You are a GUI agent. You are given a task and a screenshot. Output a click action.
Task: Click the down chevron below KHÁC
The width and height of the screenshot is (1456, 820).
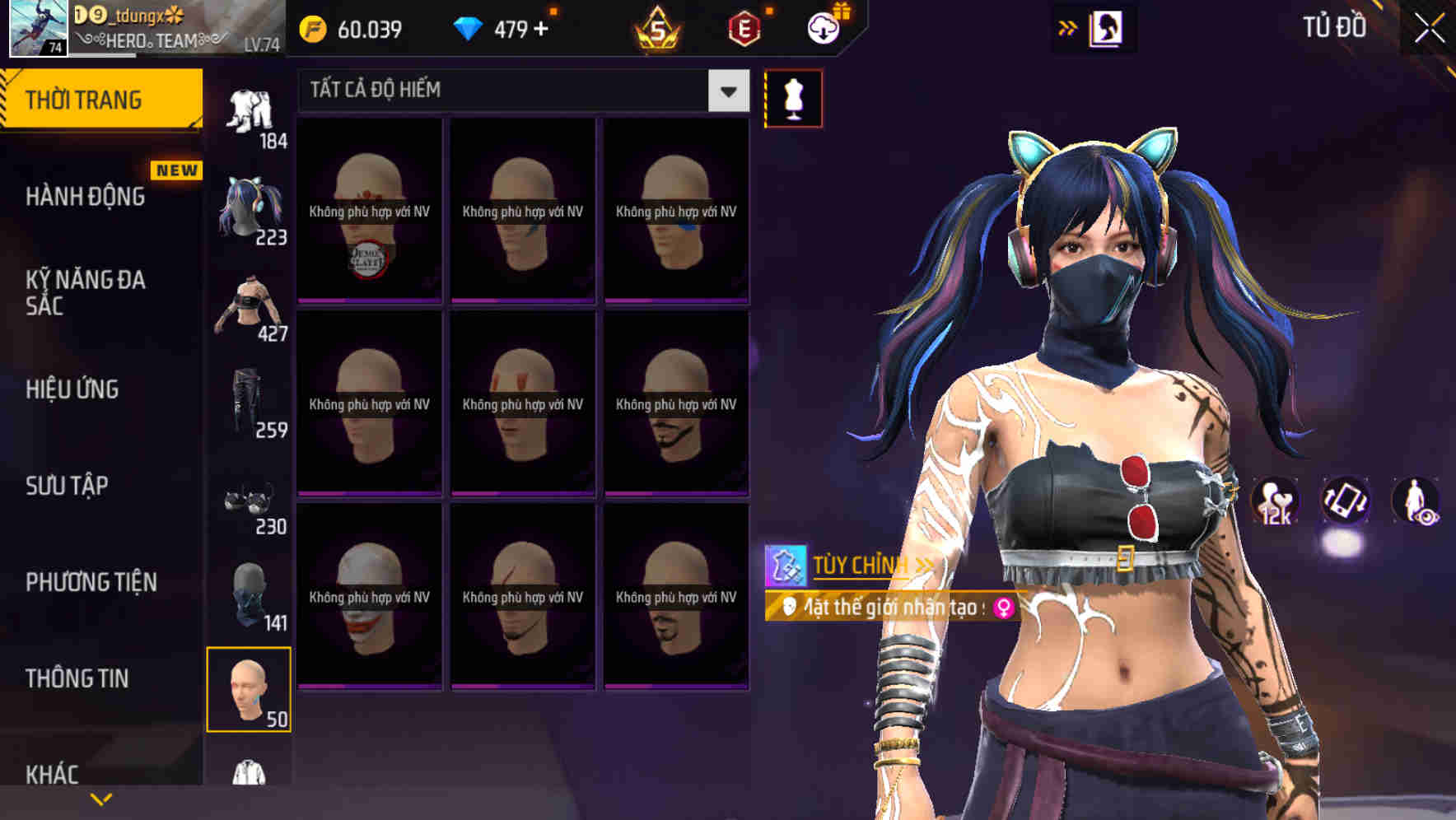pos(100,800)
